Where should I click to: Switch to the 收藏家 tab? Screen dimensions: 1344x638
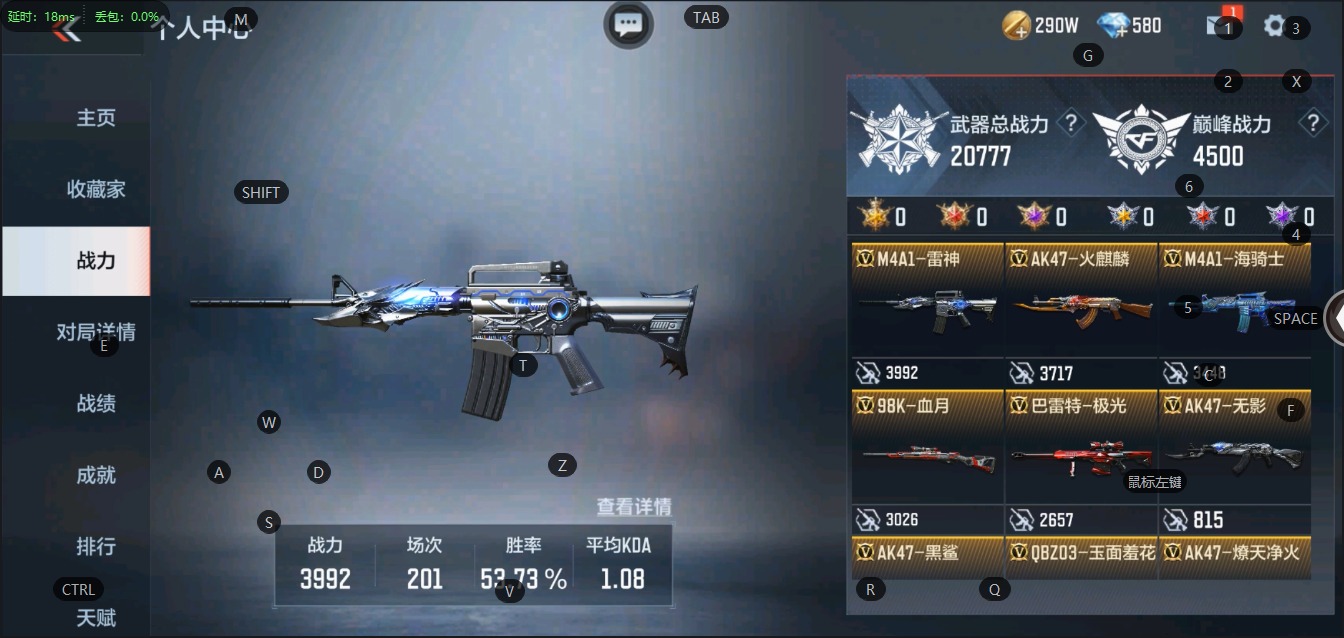(96, 189)
